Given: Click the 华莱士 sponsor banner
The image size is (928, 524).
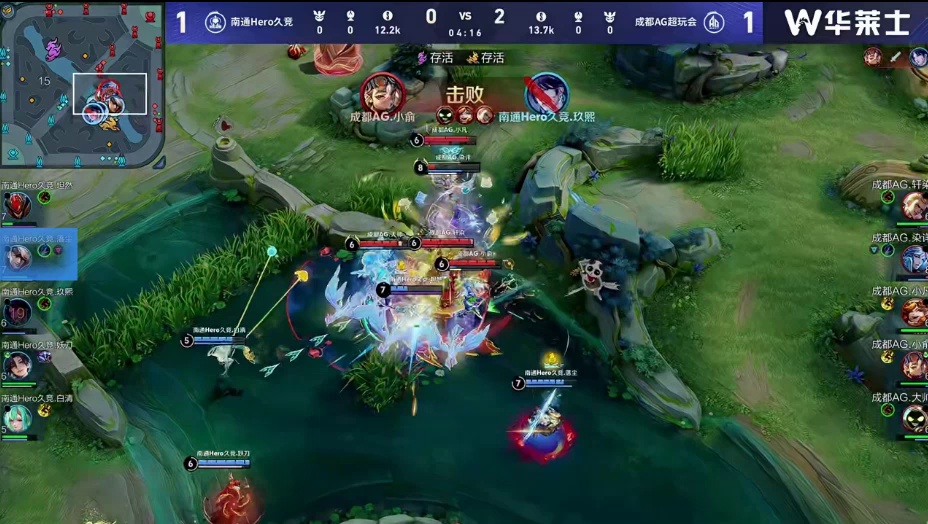Looking at the screenshot, I should point(845,22).
